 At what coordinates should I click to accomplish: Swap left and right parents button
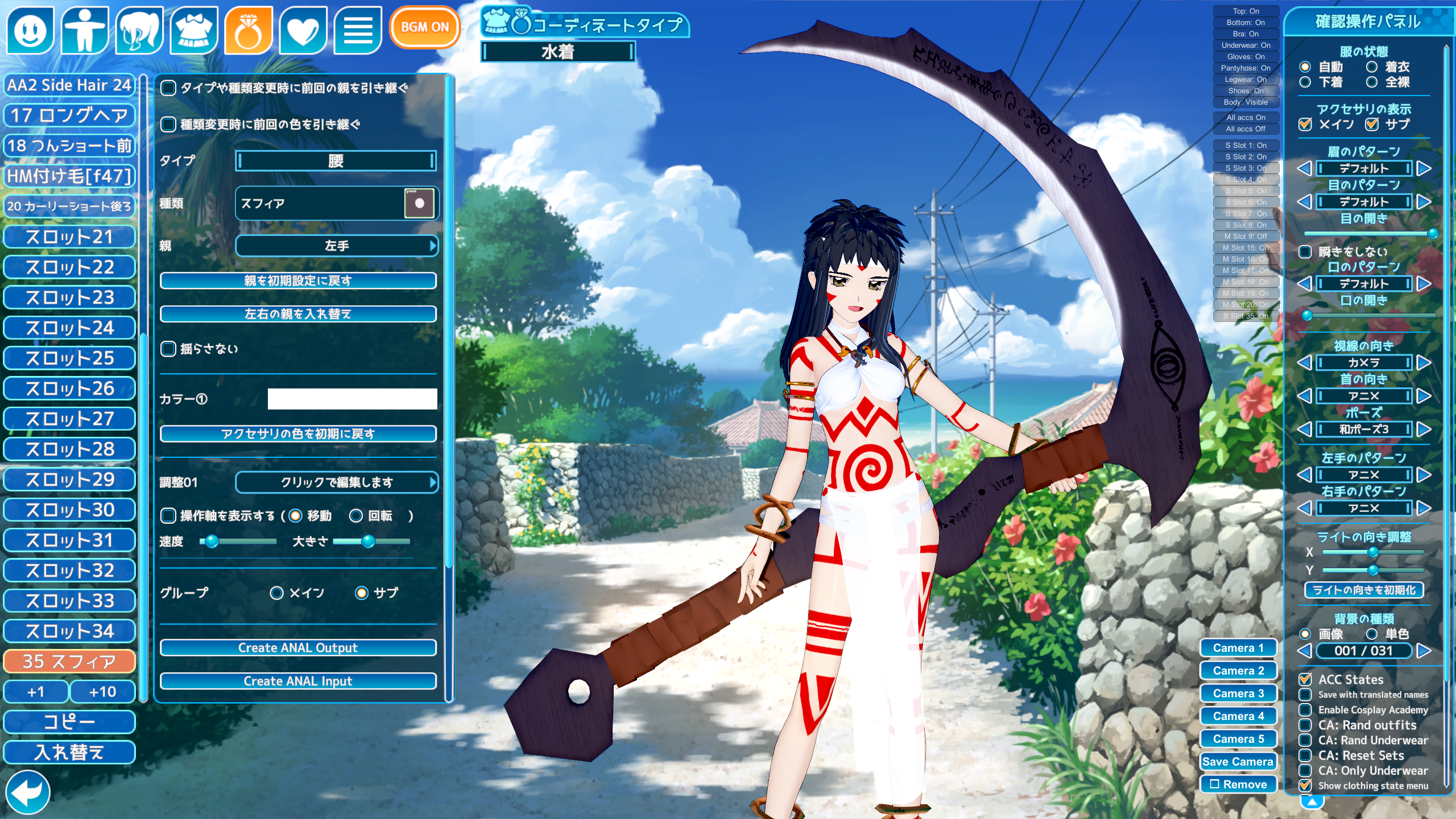[298, 314]
